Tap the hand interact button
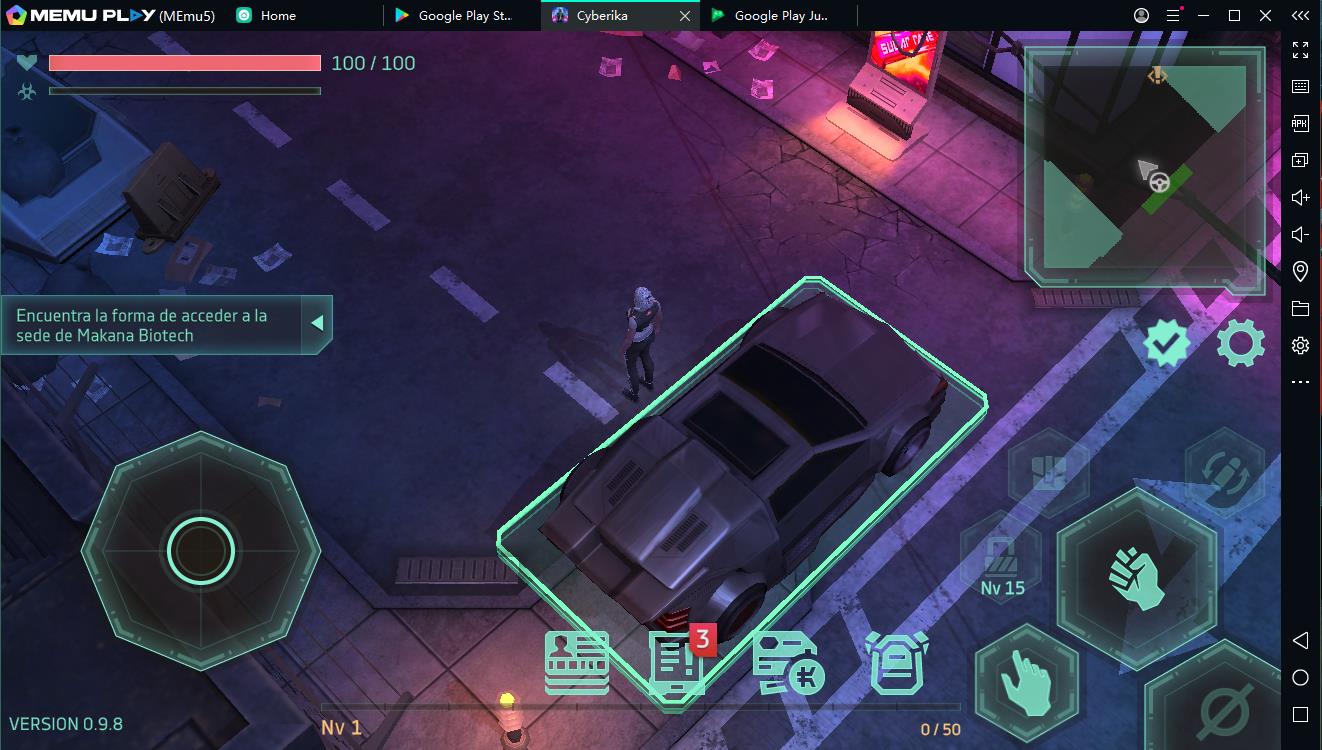Image resolution: width=1322 pixels, height=750 pixels. click(x=1030, y=683)
